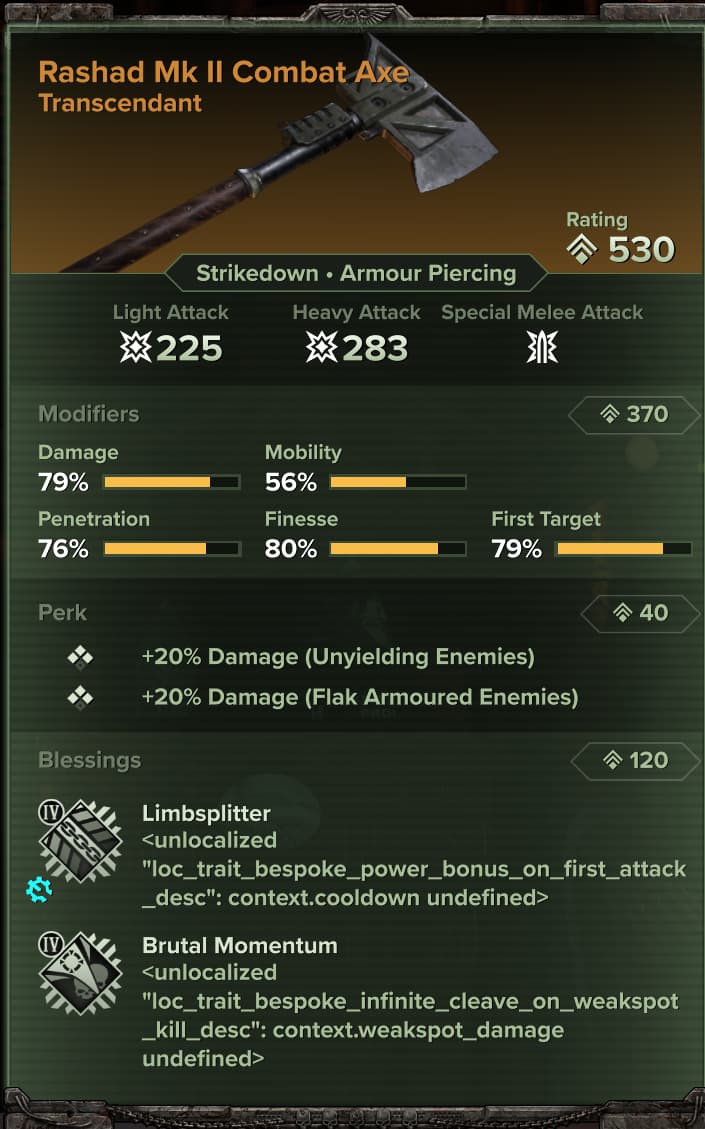Screen dimensions: 705x1129
Task: Click the cyan gear icon beside Limbsplitter
Action: point(39,887)
